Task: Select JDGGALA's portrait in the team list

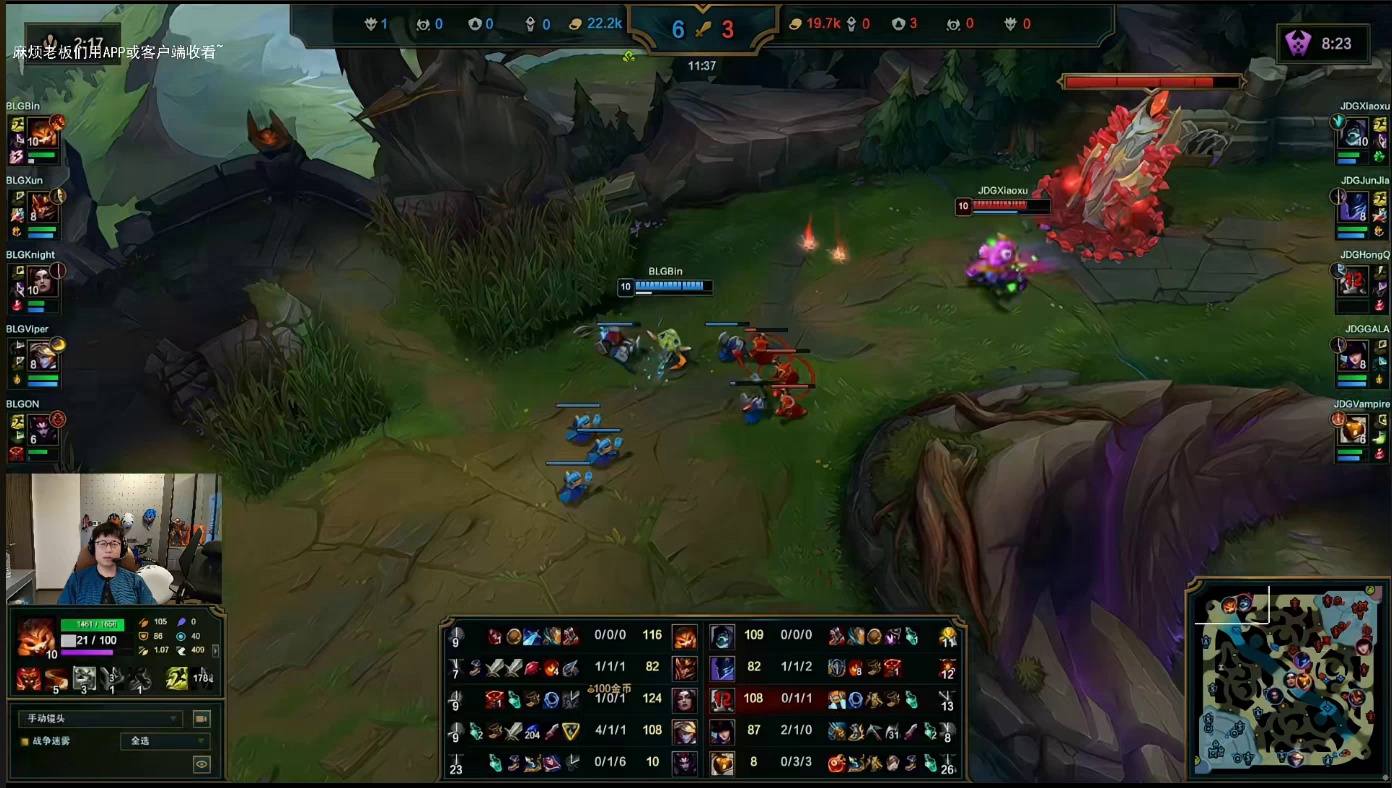Action: [1355, 356]
